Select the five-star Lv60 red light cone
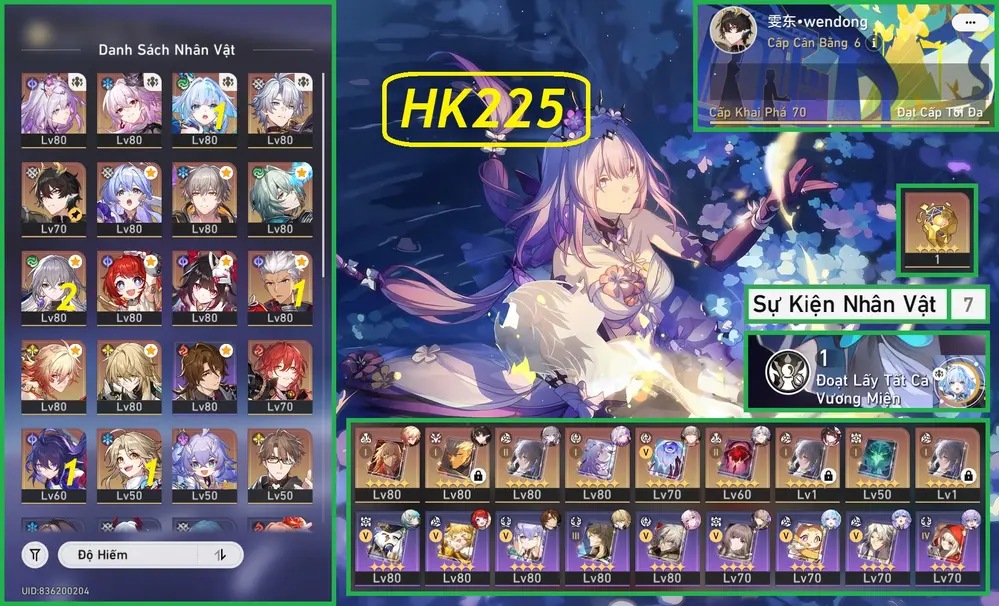 coord(736,465)
